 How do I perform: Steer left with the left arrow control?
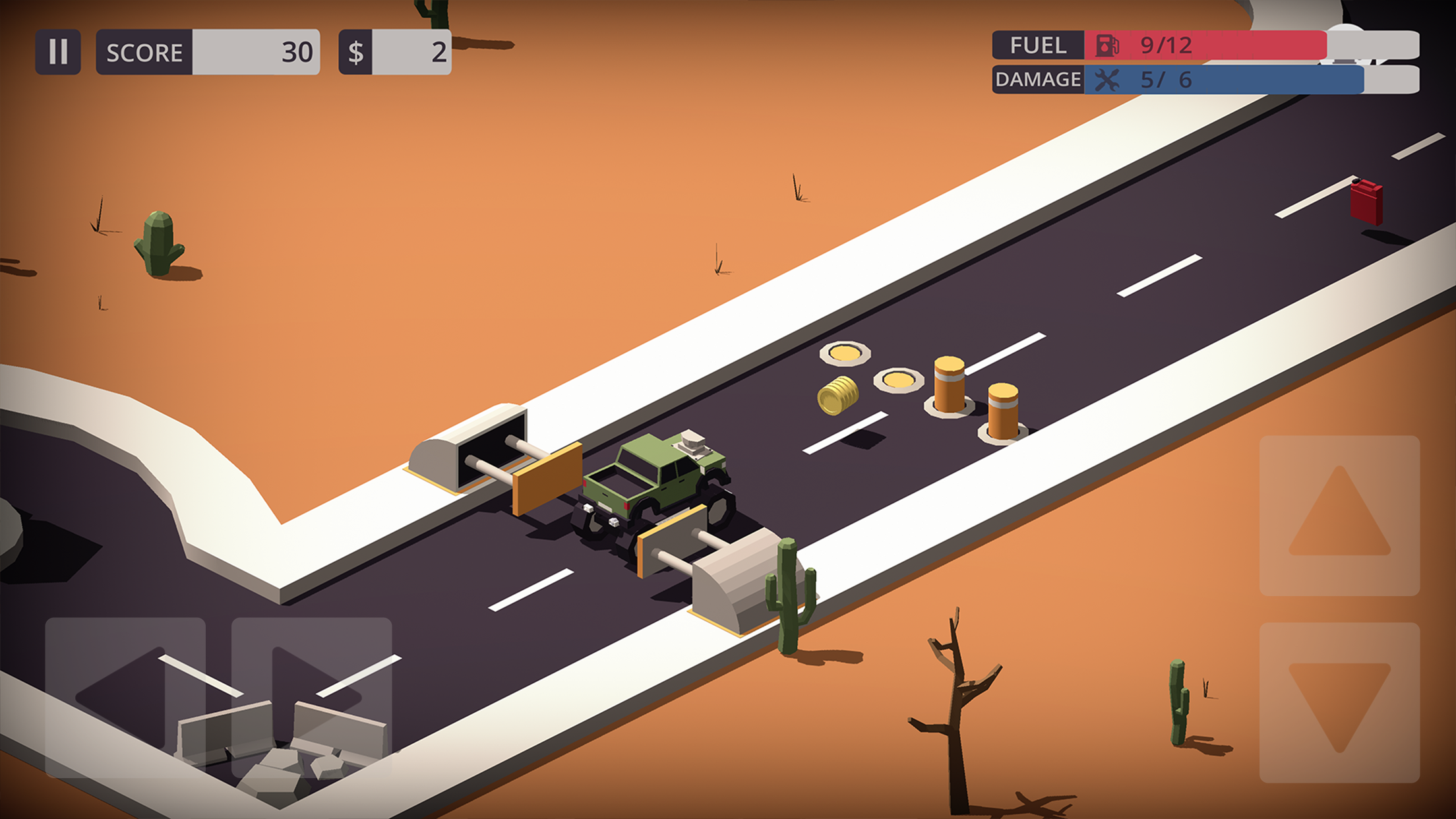pyautogui.click(x=125, y=696)
